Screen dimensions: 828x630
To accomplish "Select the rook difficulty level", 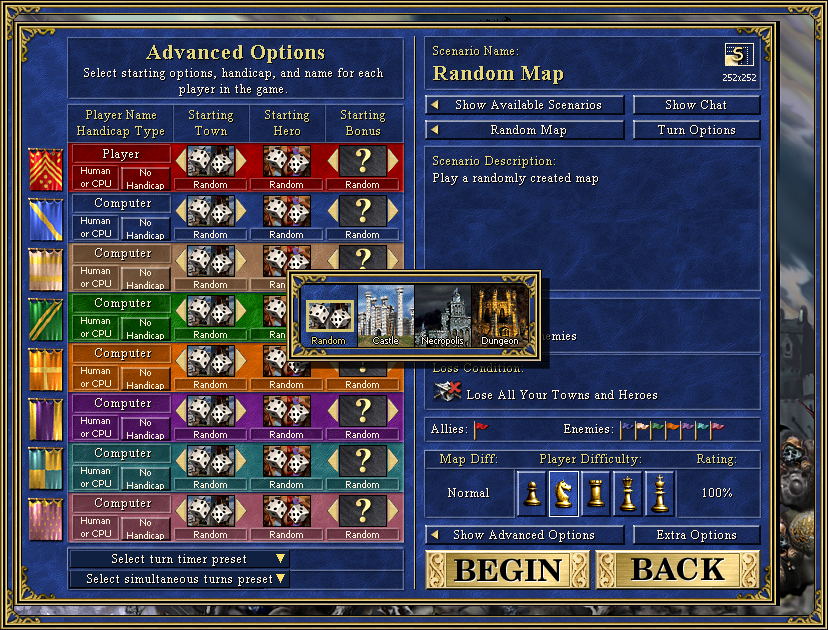I will [x=596, y=493].
